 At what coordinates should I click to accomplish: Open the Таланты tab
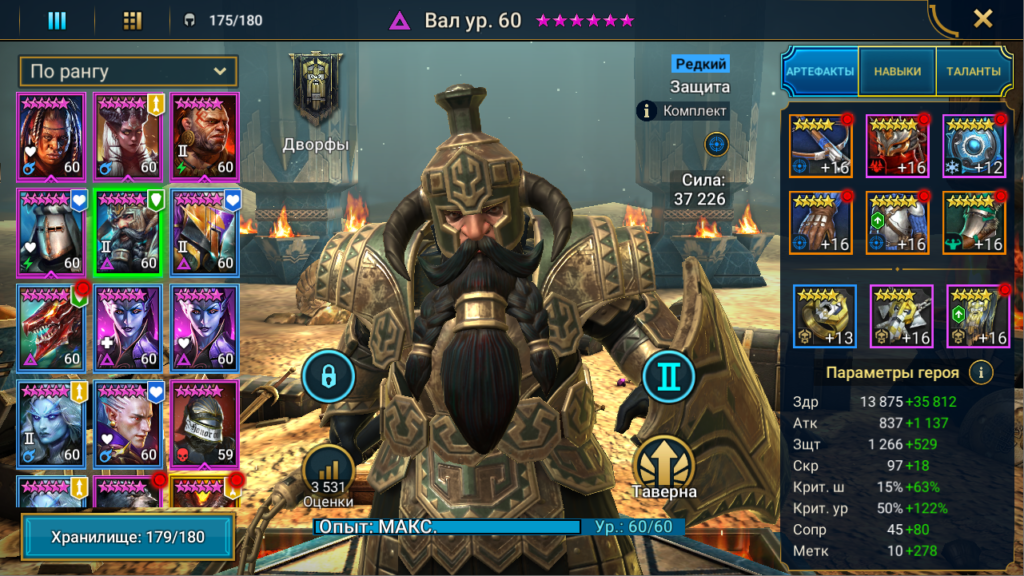coord(974,72)
